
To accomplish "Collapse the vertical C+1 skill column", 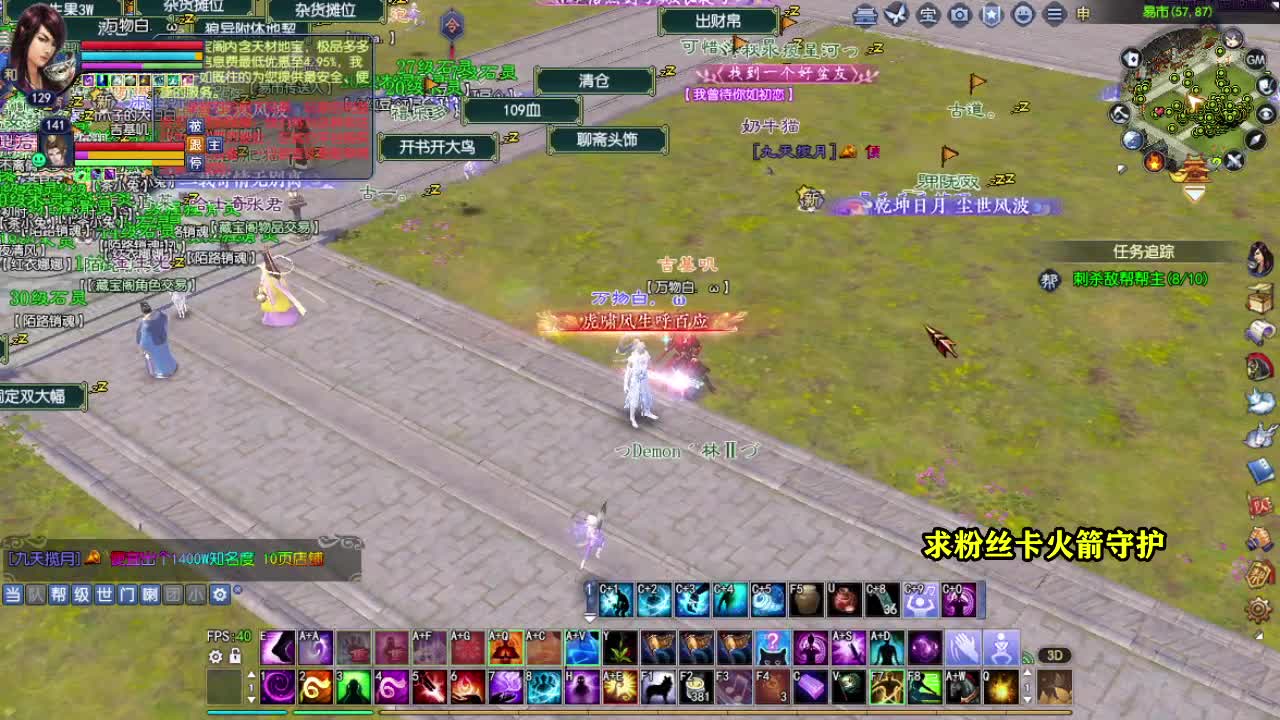I will coord(587,619).
